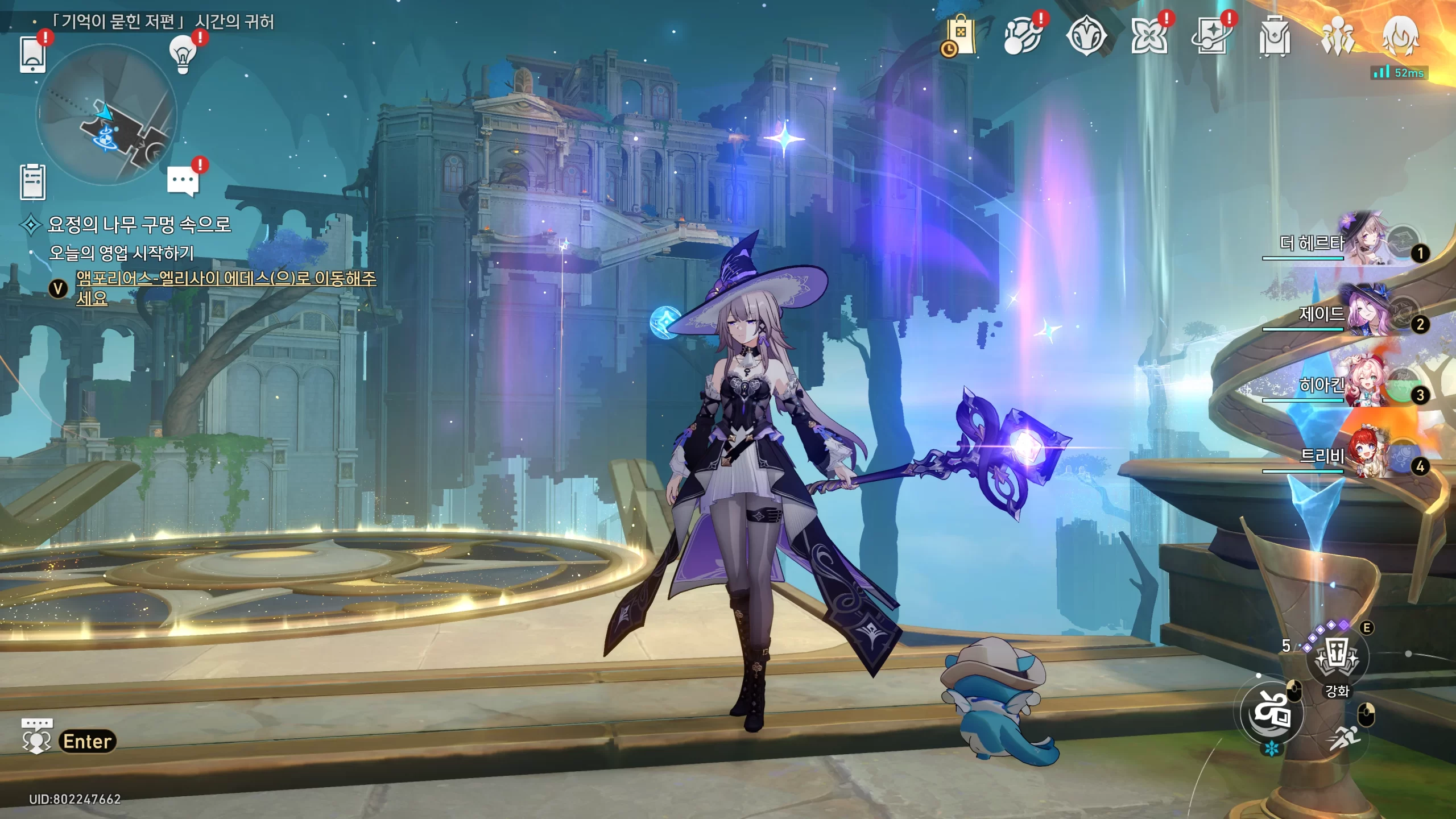Screen dimensions: 1456x819
Task: Open the chat speech bubble icon
Action: 183,181
